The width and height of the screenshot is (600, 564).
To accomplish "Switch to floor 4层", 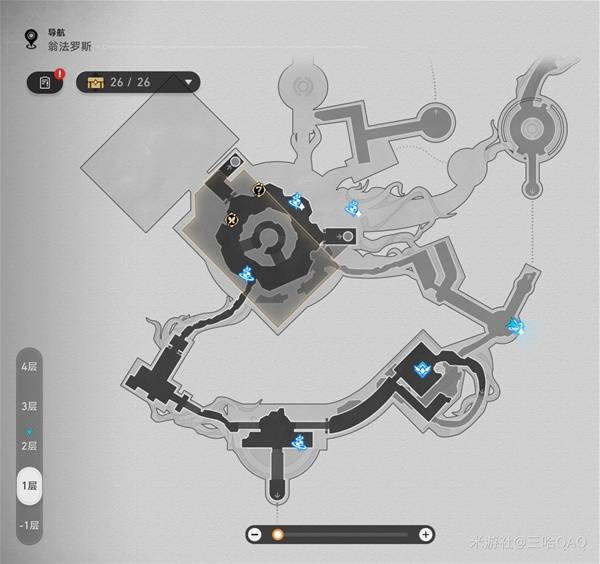I will point(30,368).
